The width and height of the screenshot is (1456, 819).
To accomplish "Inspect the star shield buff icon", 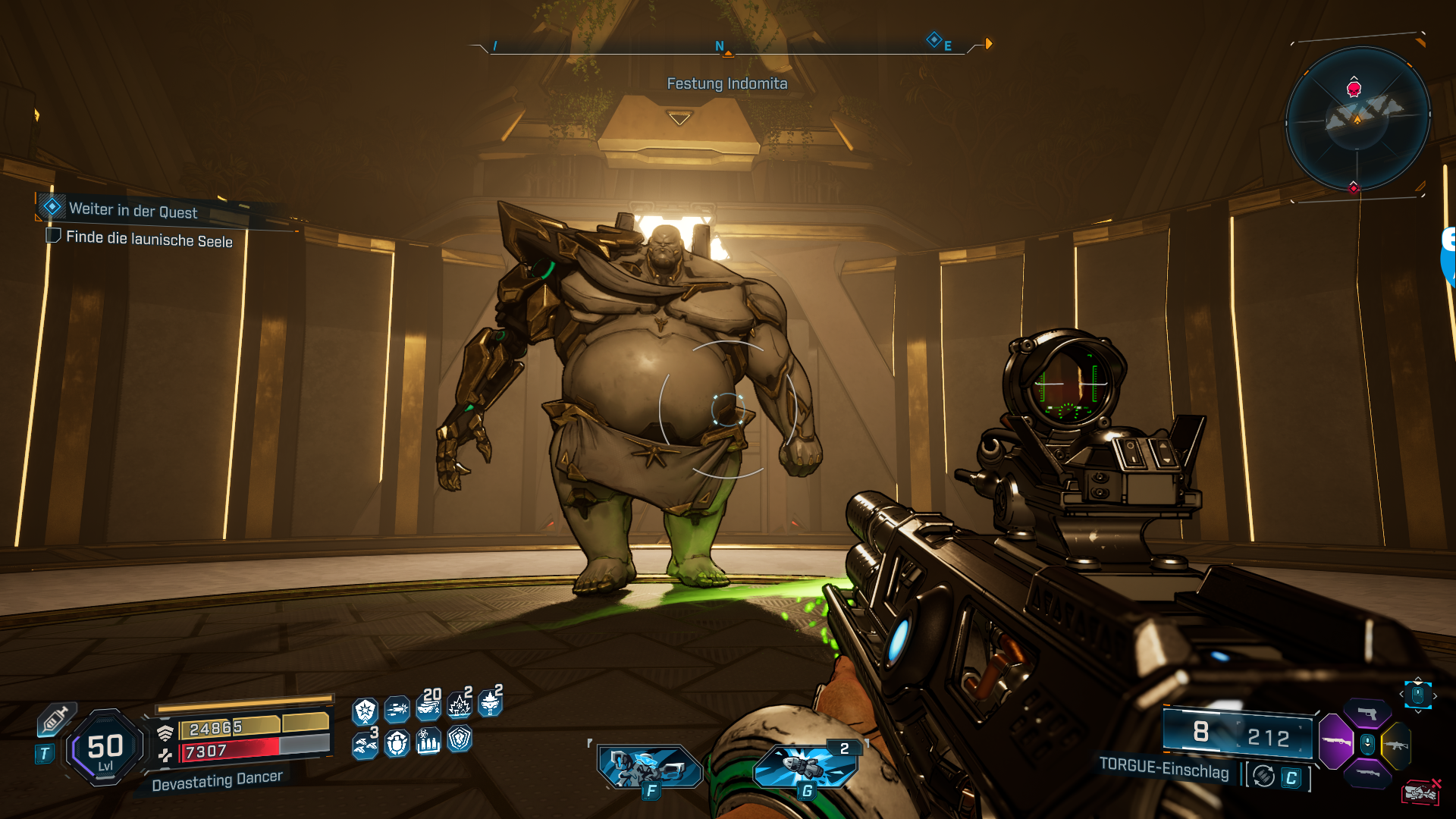I will click(x=366, y=711).
